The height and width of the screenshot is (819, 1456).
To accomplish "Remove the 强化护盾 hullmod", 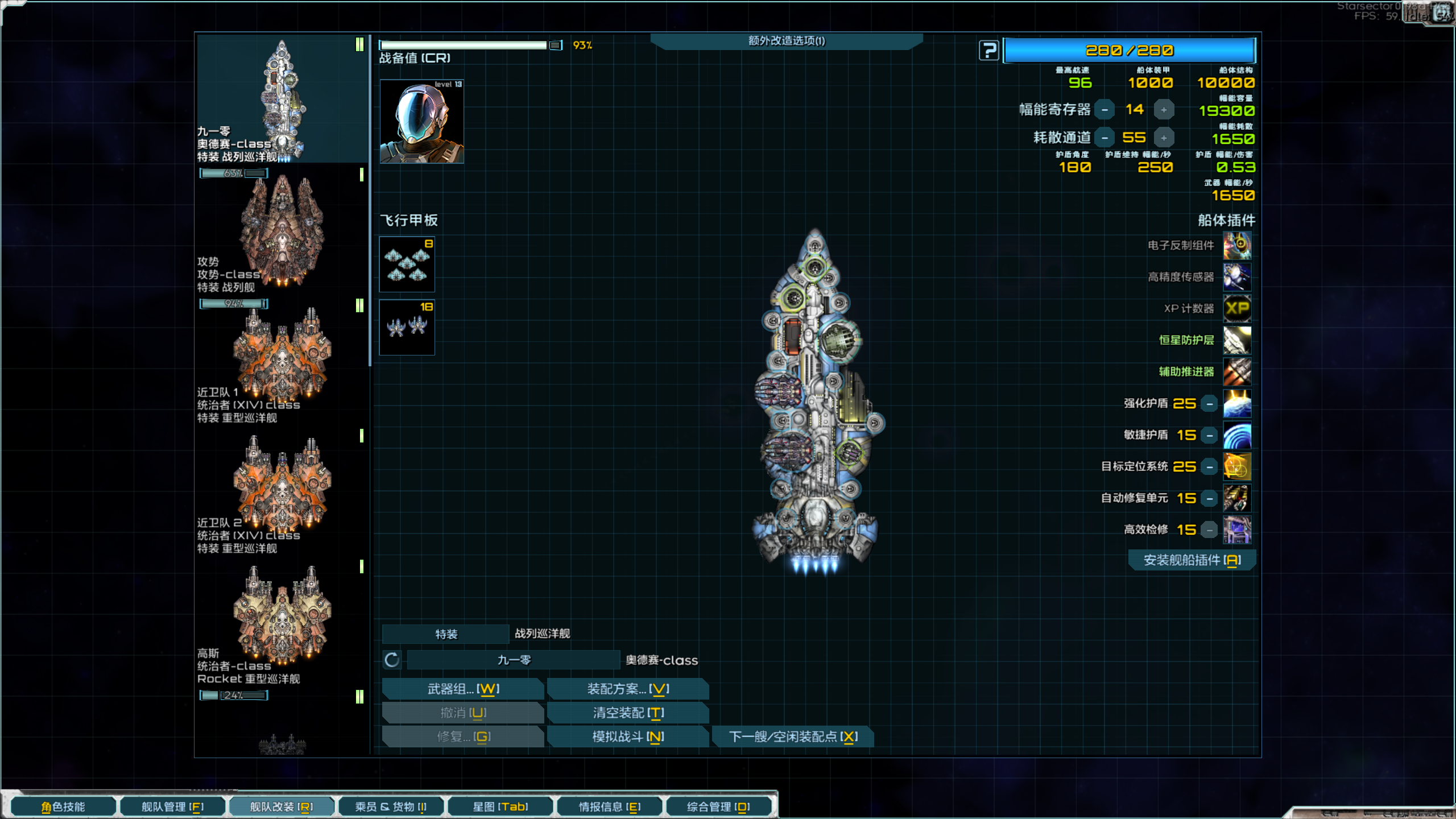I will coord(1210,404).
